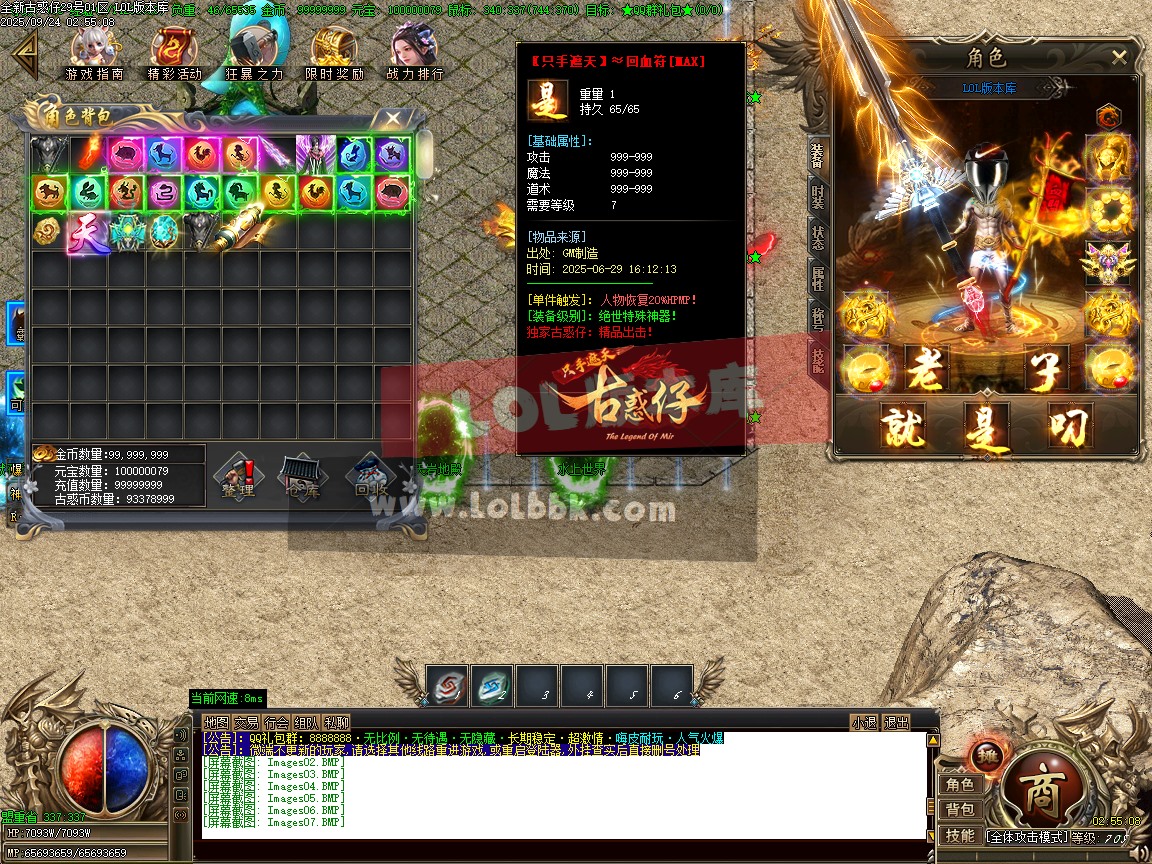Select the golden helmet equipment slot
Viewport: 1152px width, 864px height.
point(1107,158)
